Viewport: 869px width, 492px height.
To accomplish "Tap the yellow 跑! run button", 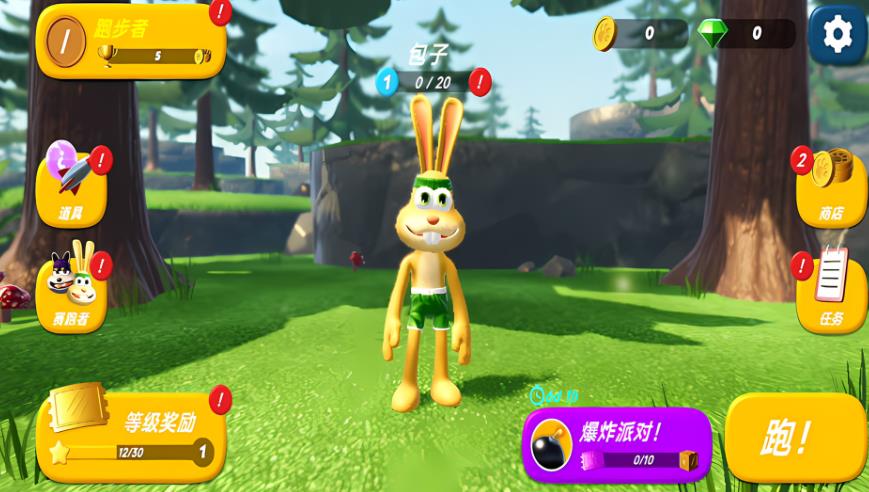I will pos(795,437).
